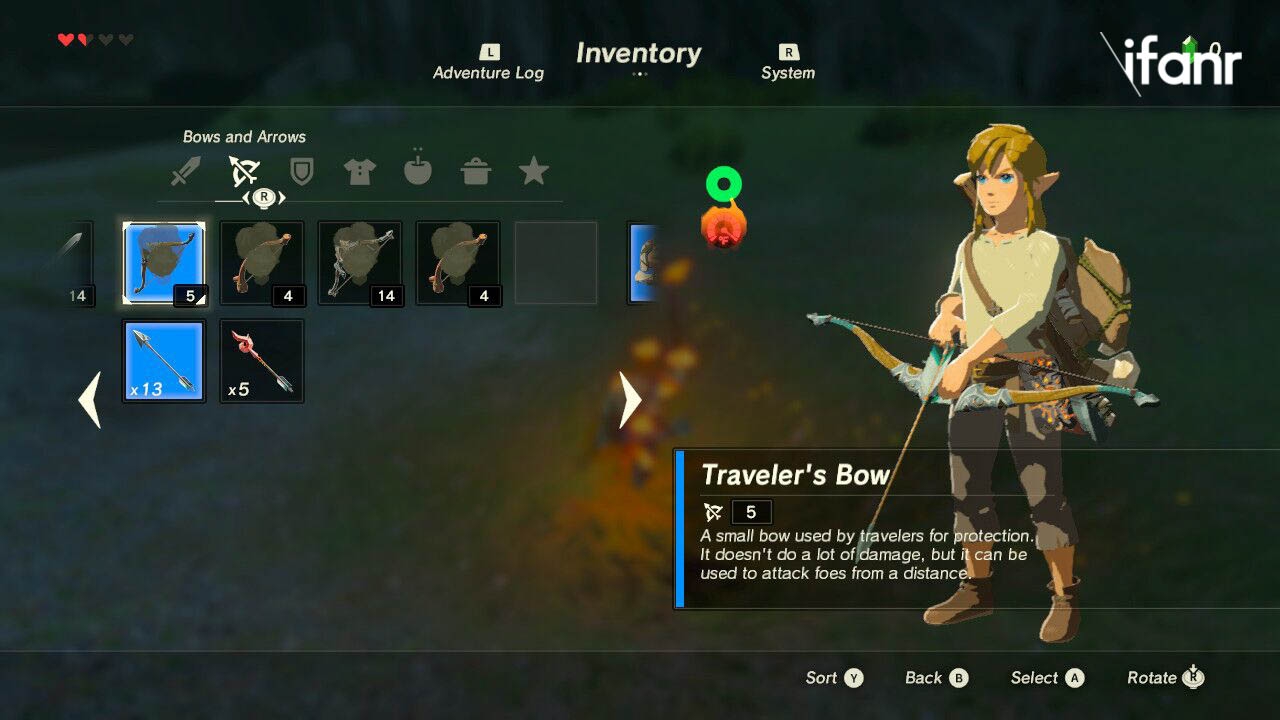
Task: Select the sword weapons category icon
Action: [186, 171]
